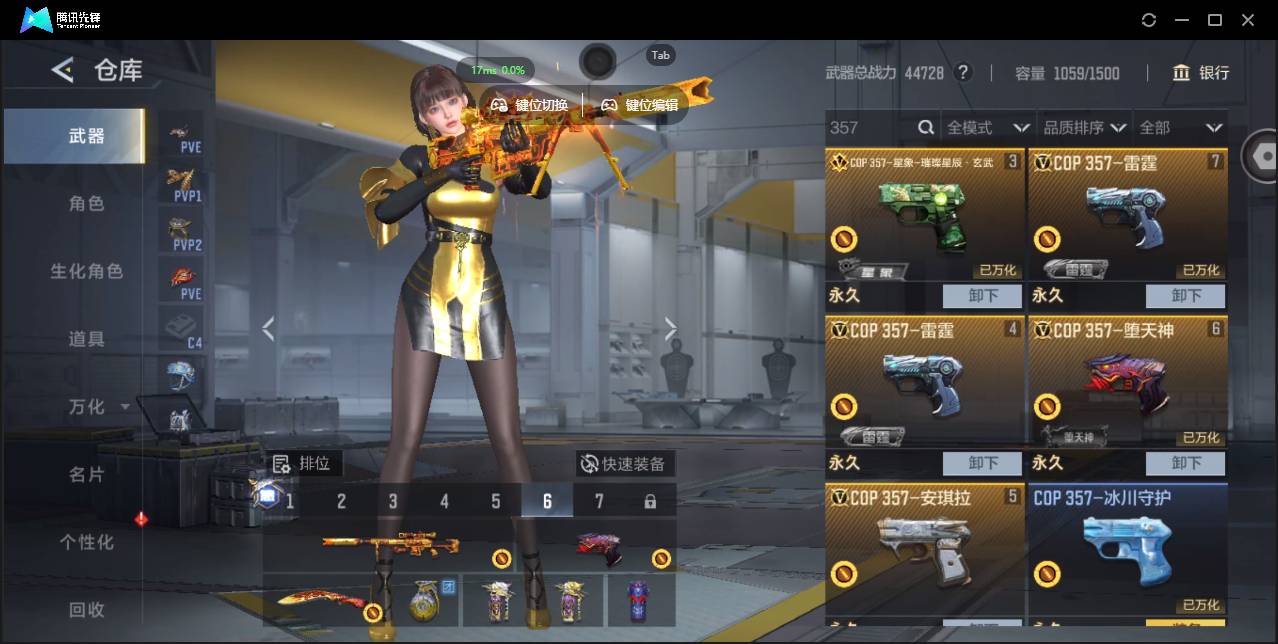Select the 角色 category tab

(86, 203)
